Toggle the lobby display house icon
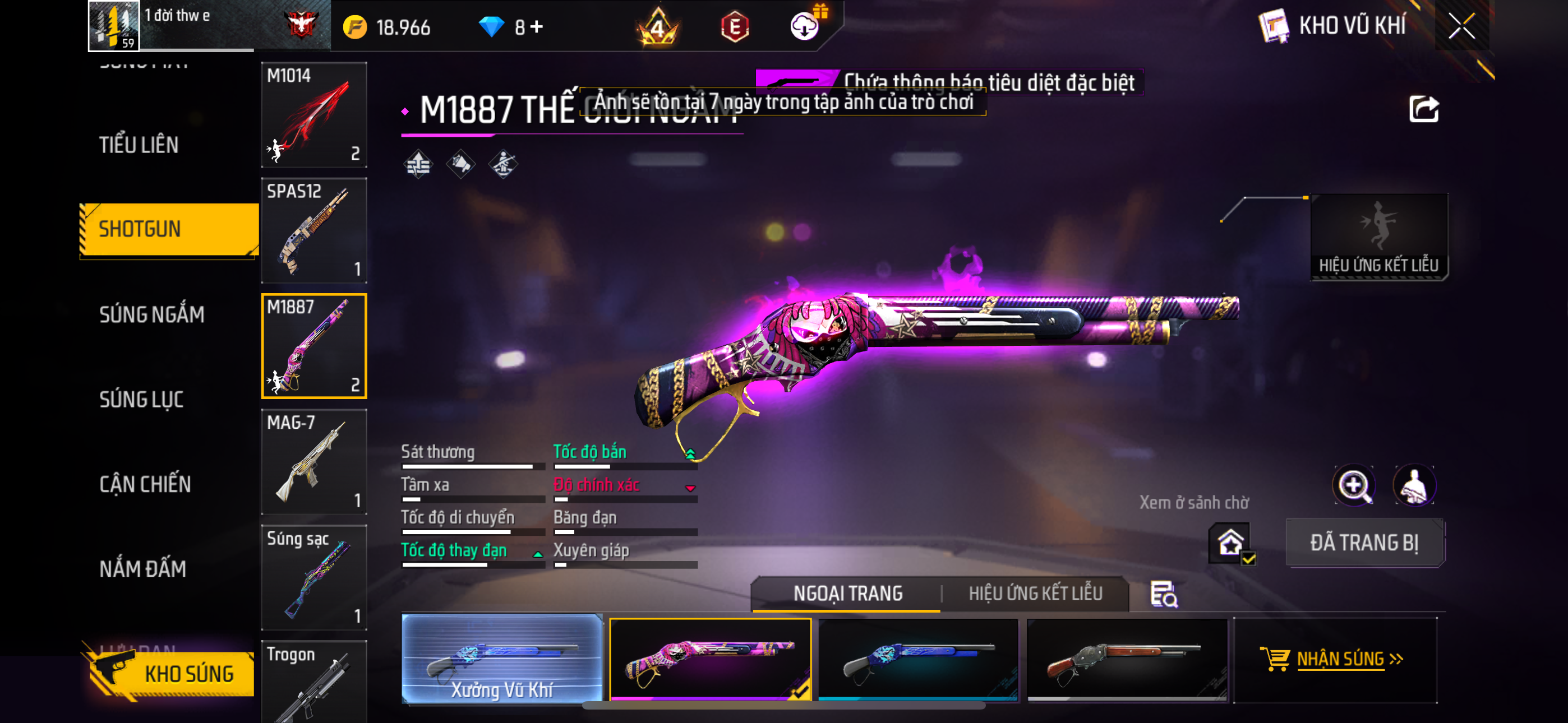This screenshot has width=1568, height=723. [x=1230, y=543]
